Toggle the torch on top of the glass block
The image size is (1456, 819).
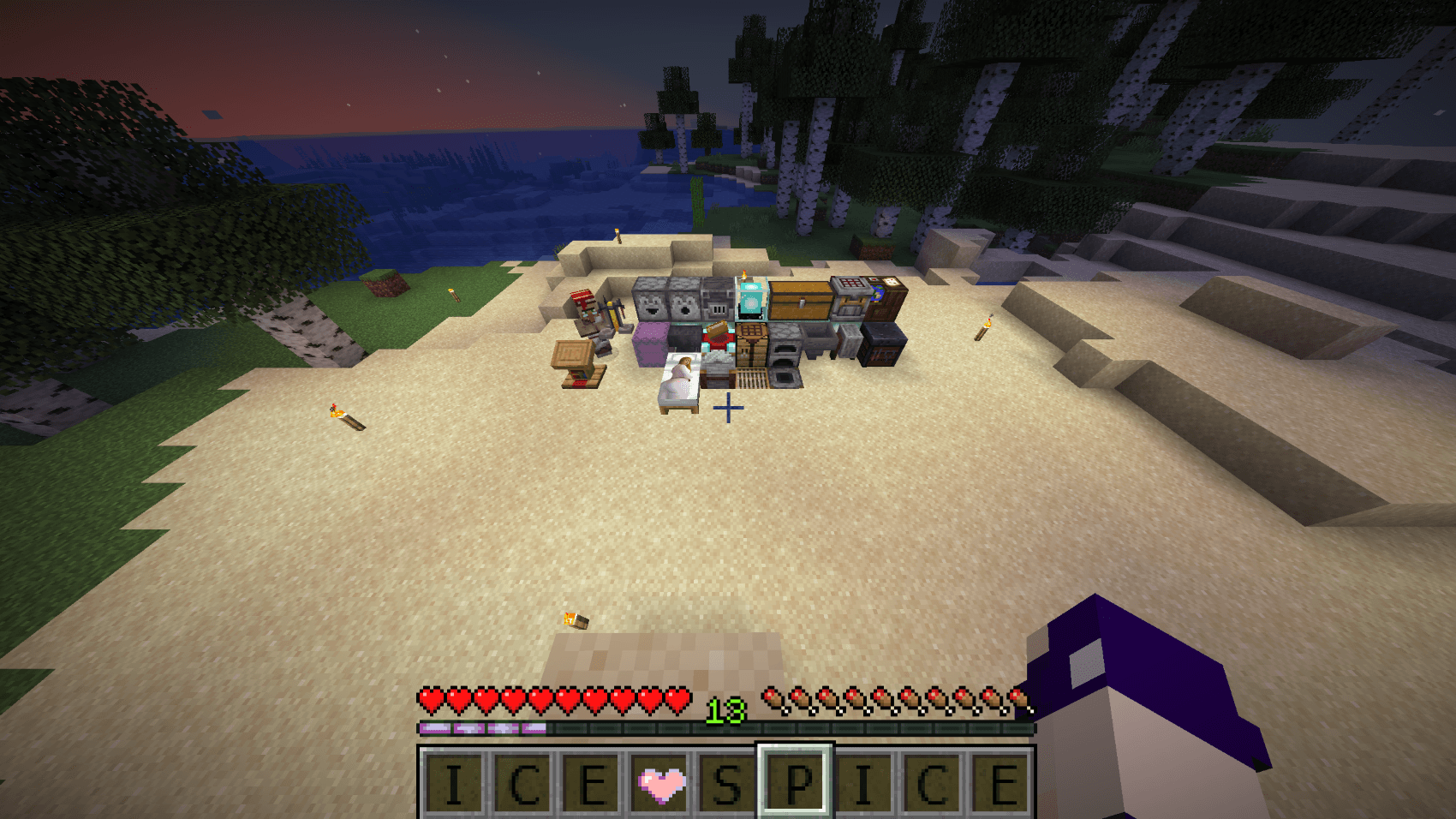tap(743, 274)
